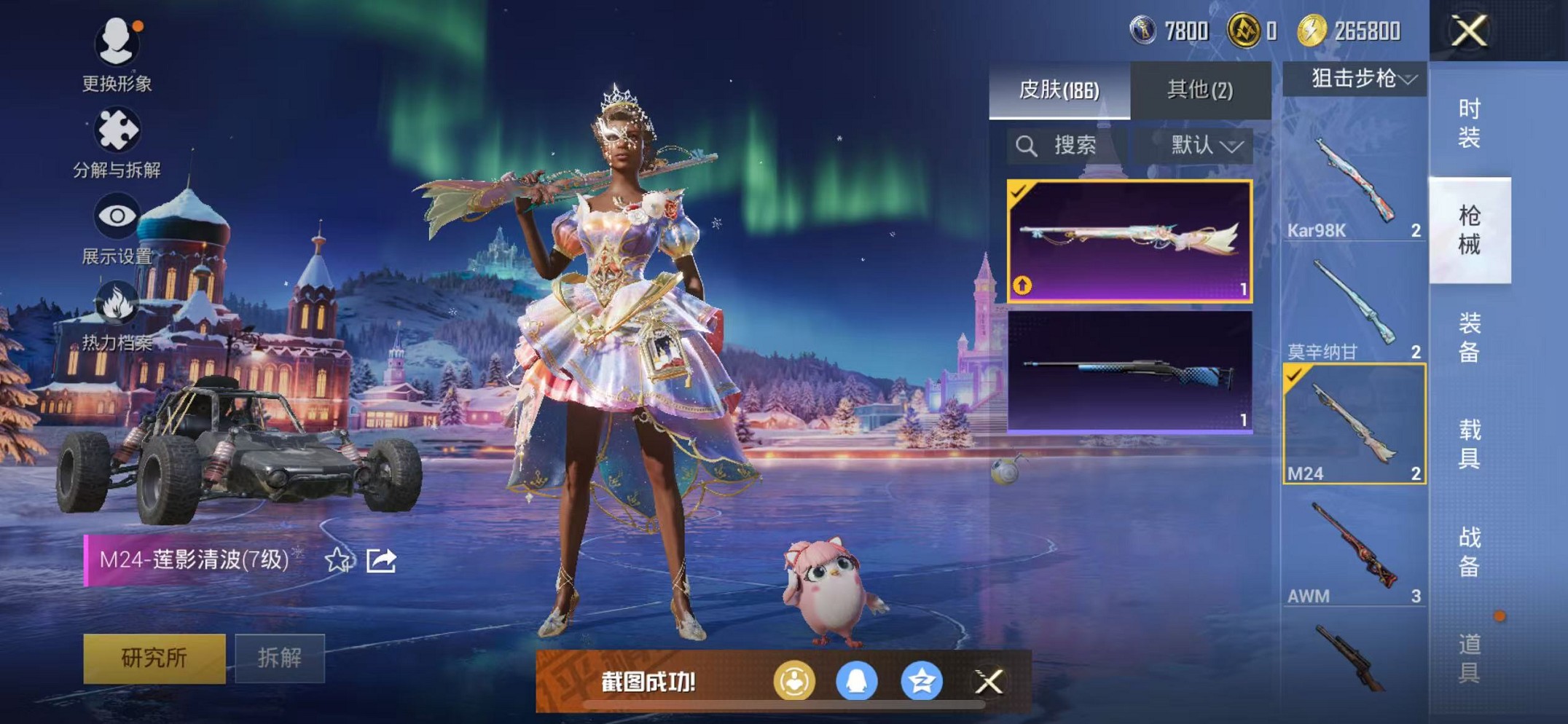The width and height of the screenshot is (1568, 724).
Task: Open 展示设置 display settings
Action: 117,229
